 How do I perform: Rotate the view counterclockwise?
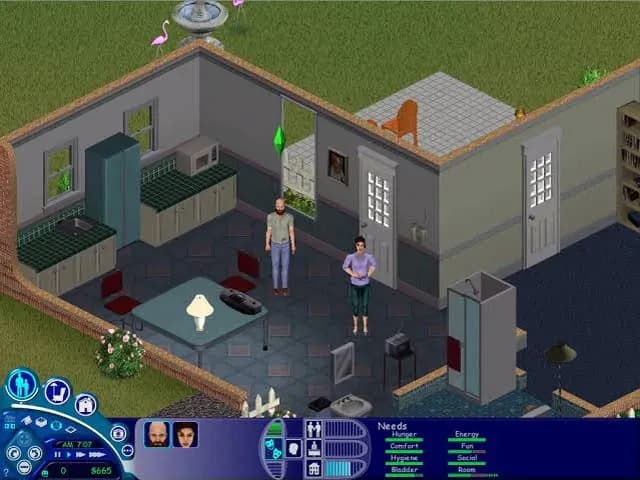click(12, 451)
